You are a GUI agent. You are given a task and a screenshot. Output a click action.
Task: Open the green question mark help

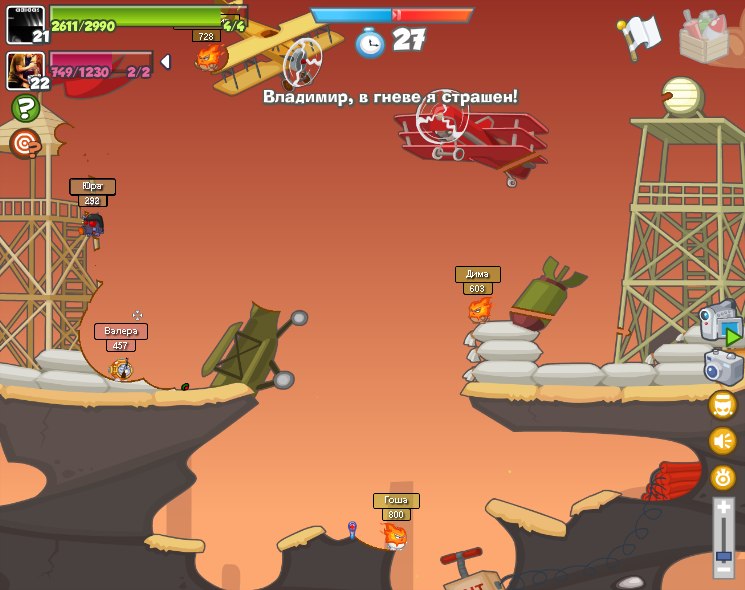(25, 108)
